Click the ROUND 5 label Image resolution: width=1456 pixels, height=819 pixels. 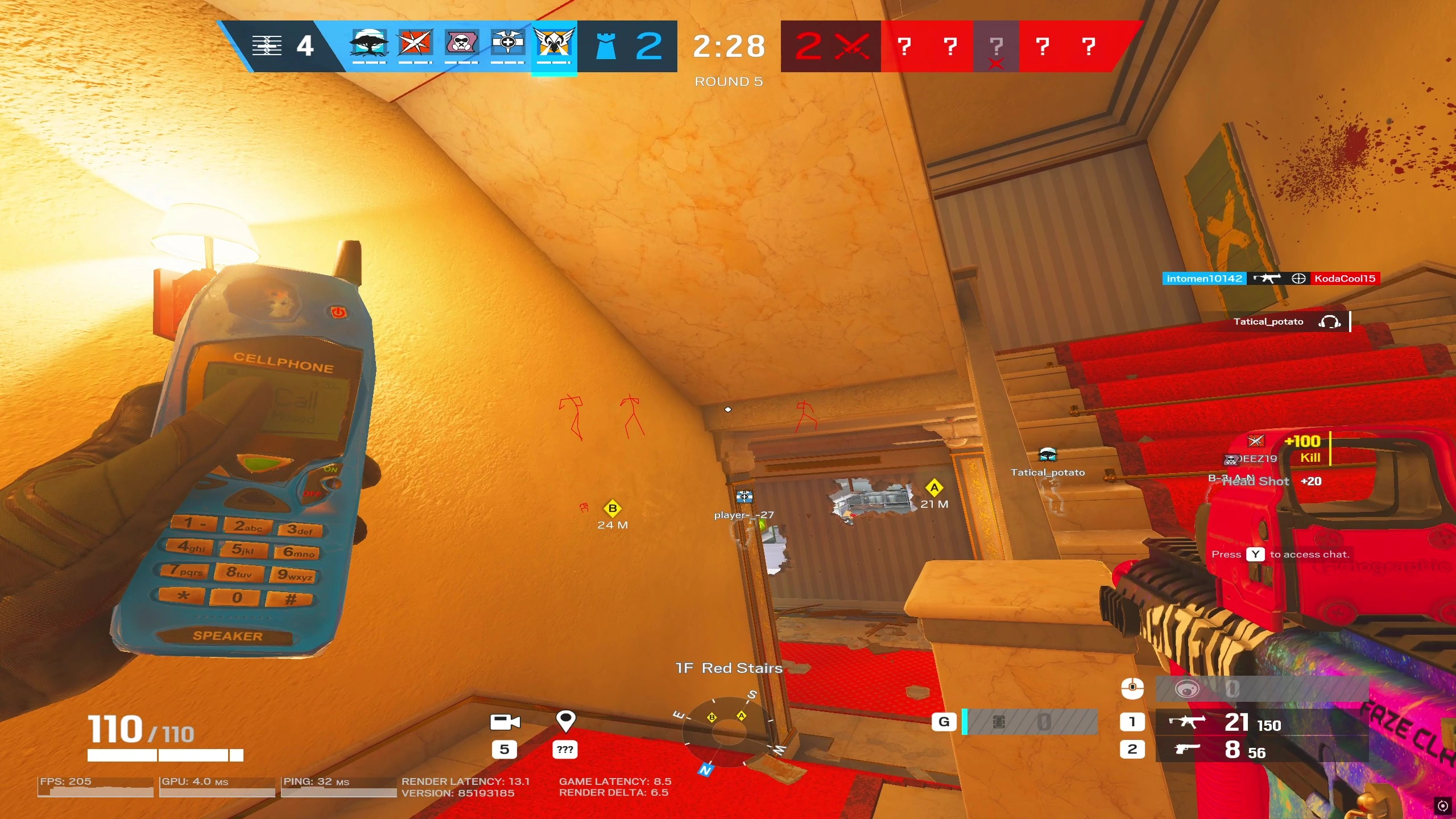click(730, 81)
